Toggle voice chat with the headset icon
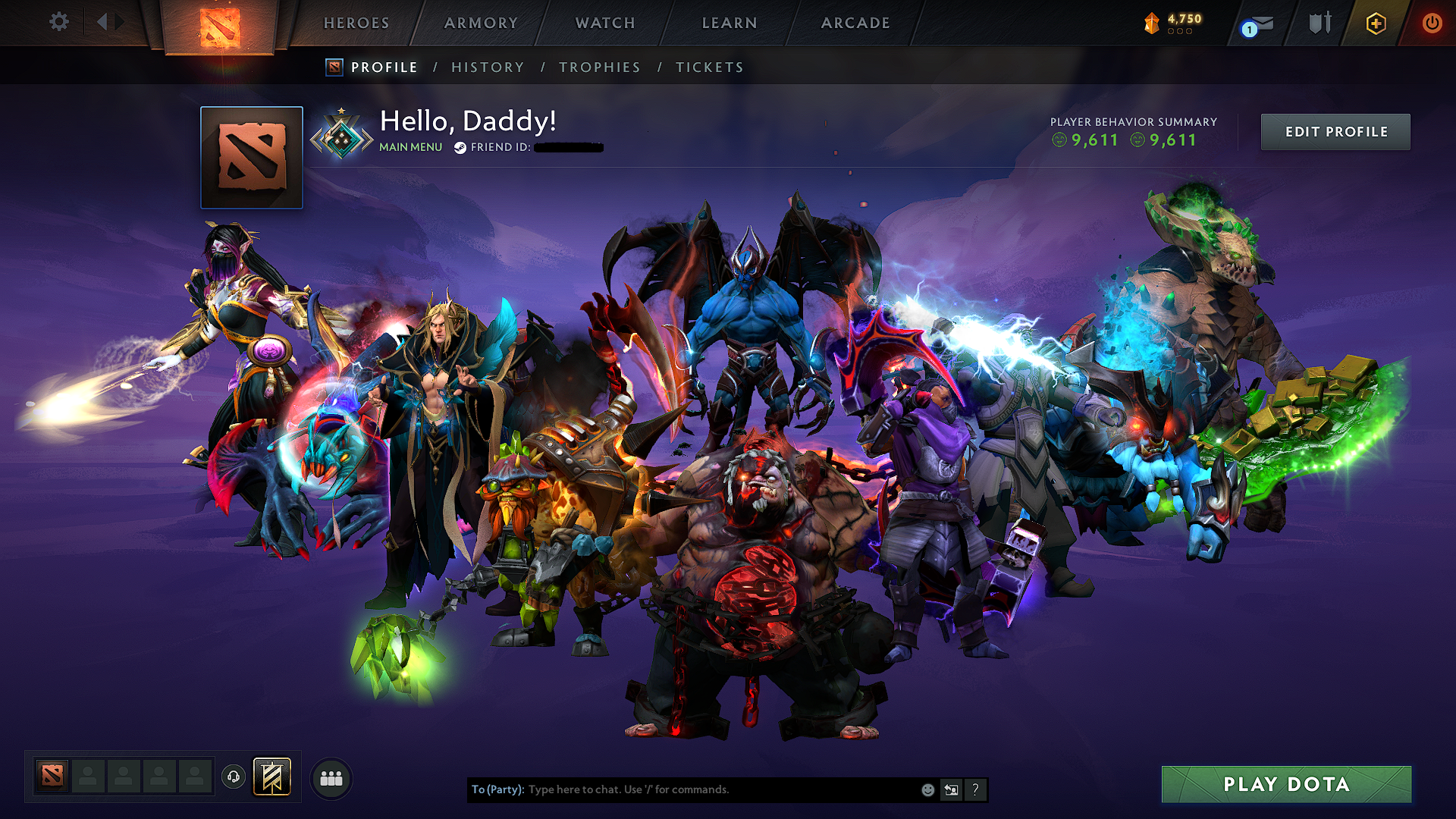The width and height of the screenshot is (1456, 819). [x=234, y=777]
